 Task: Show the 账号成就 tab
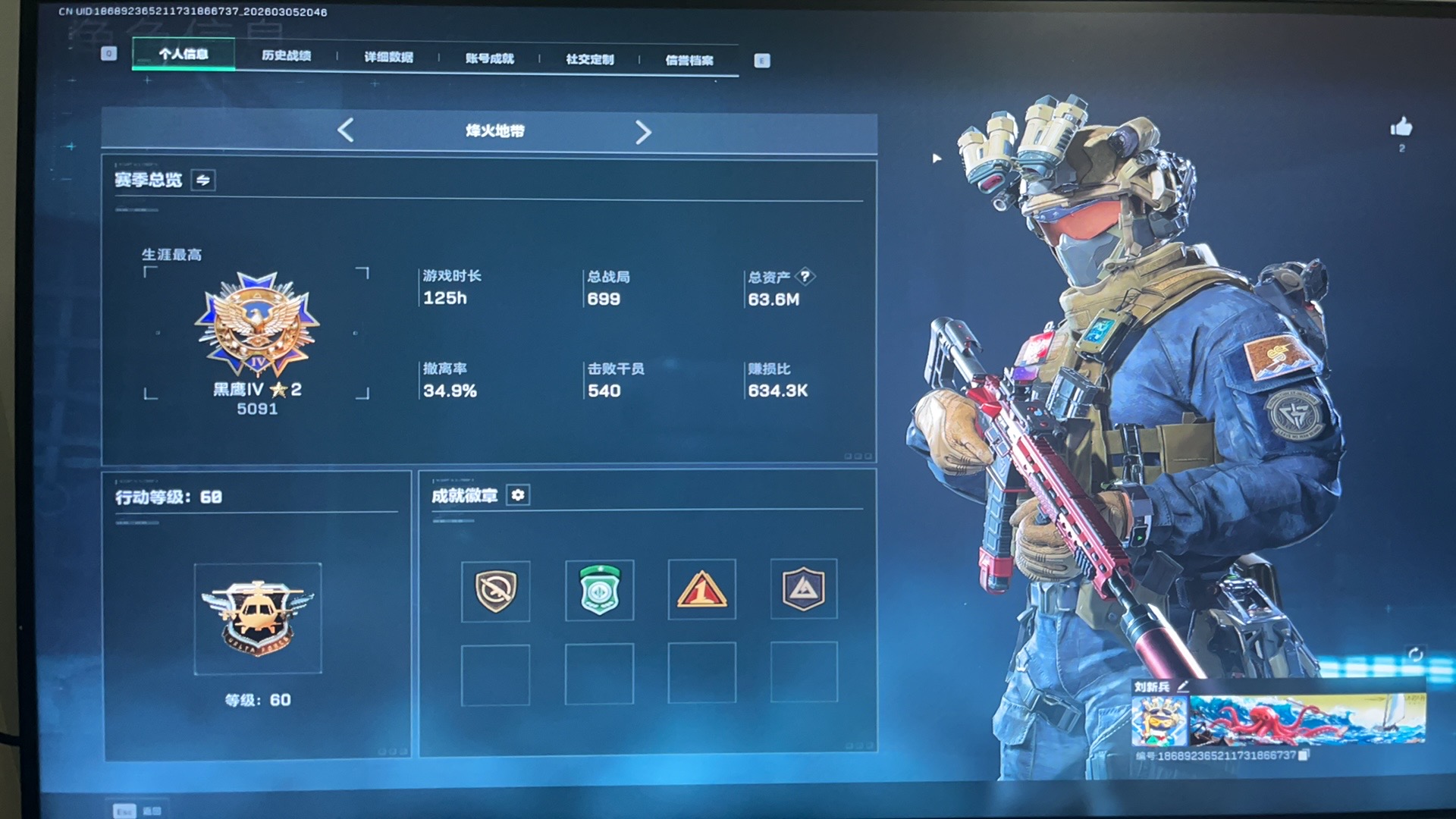click(x=489, y=58)
